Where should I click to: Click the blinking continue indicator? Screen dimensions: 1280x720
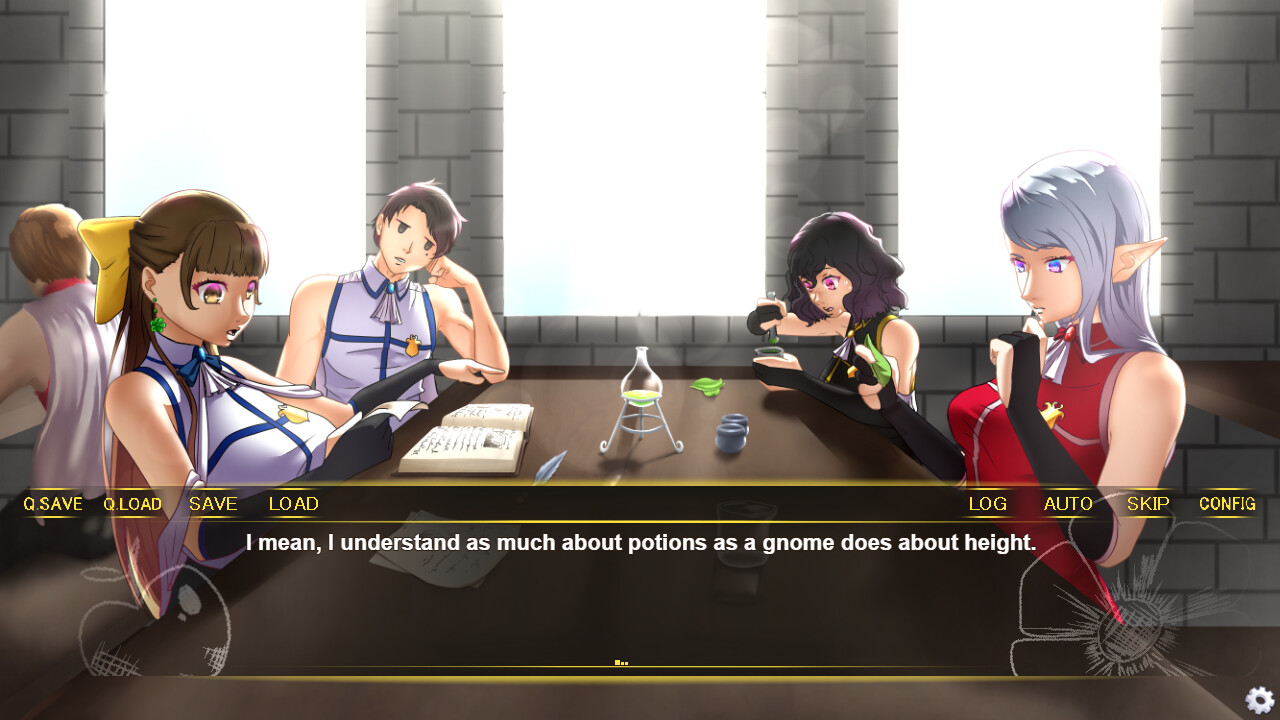tap(622, 660)
